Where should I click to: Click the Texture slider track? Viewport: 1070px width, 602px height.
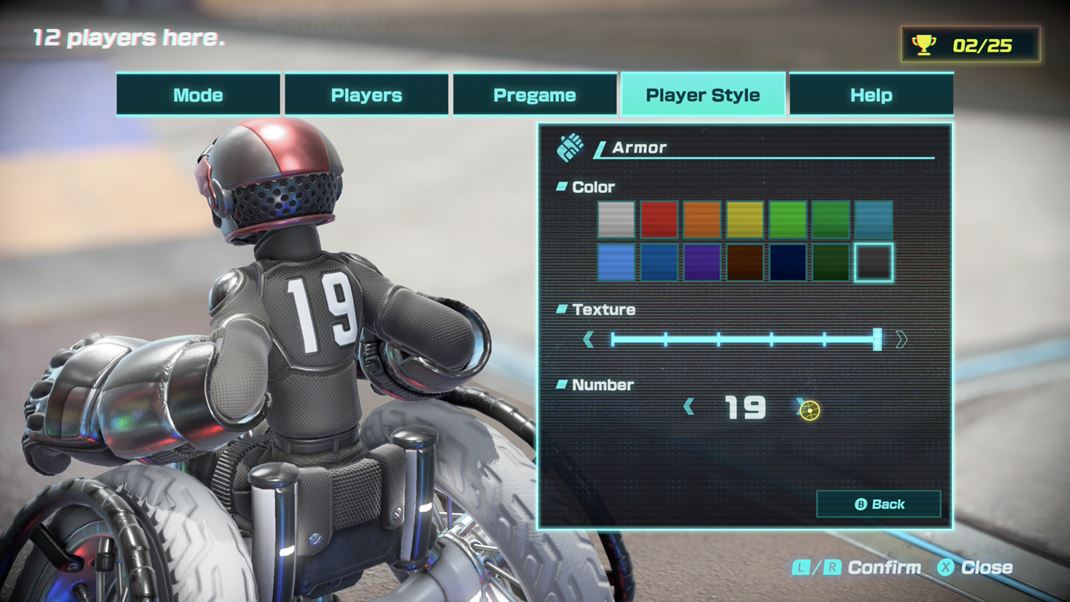click(744, 340)
